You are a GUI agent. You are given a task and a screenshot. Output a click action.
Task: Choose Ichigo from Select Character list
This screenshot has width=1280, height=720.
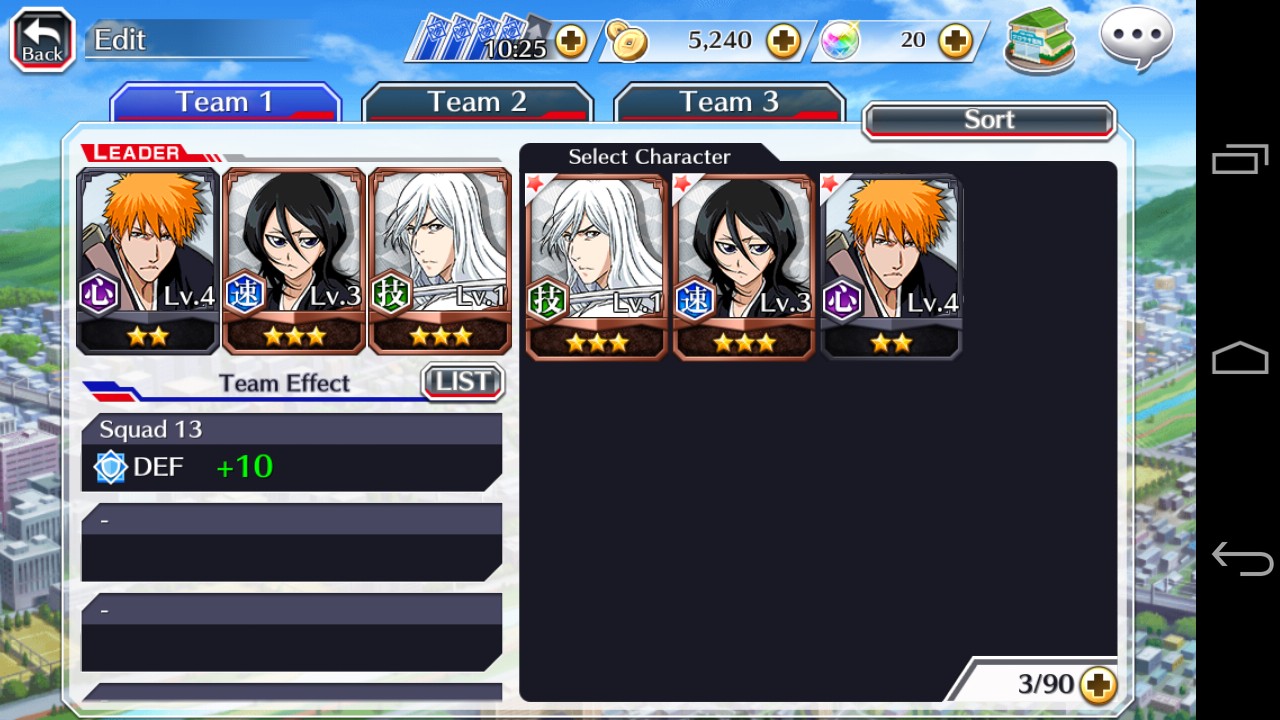tap(890, 267)
